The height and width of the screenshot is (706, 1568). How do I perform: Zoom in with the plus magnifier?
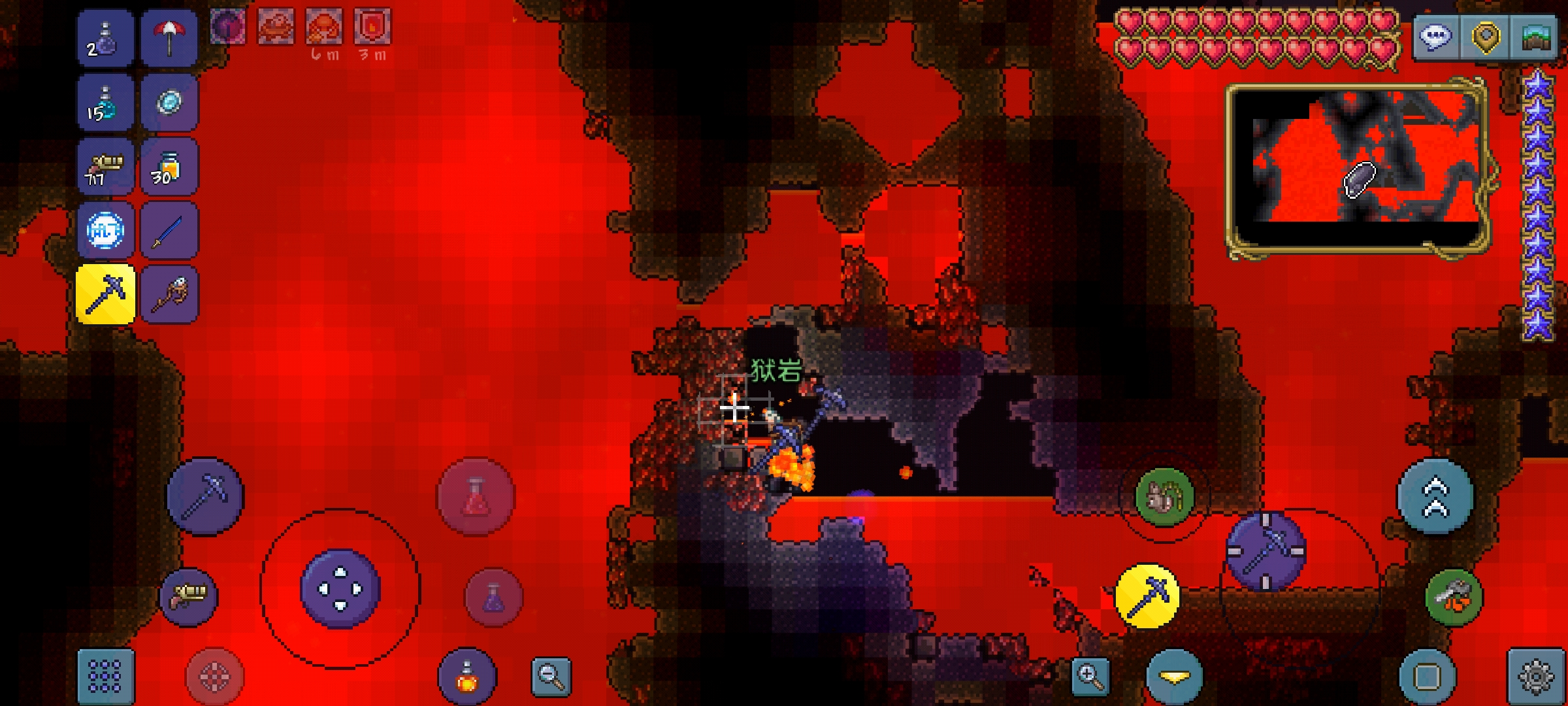(1090, 676)
